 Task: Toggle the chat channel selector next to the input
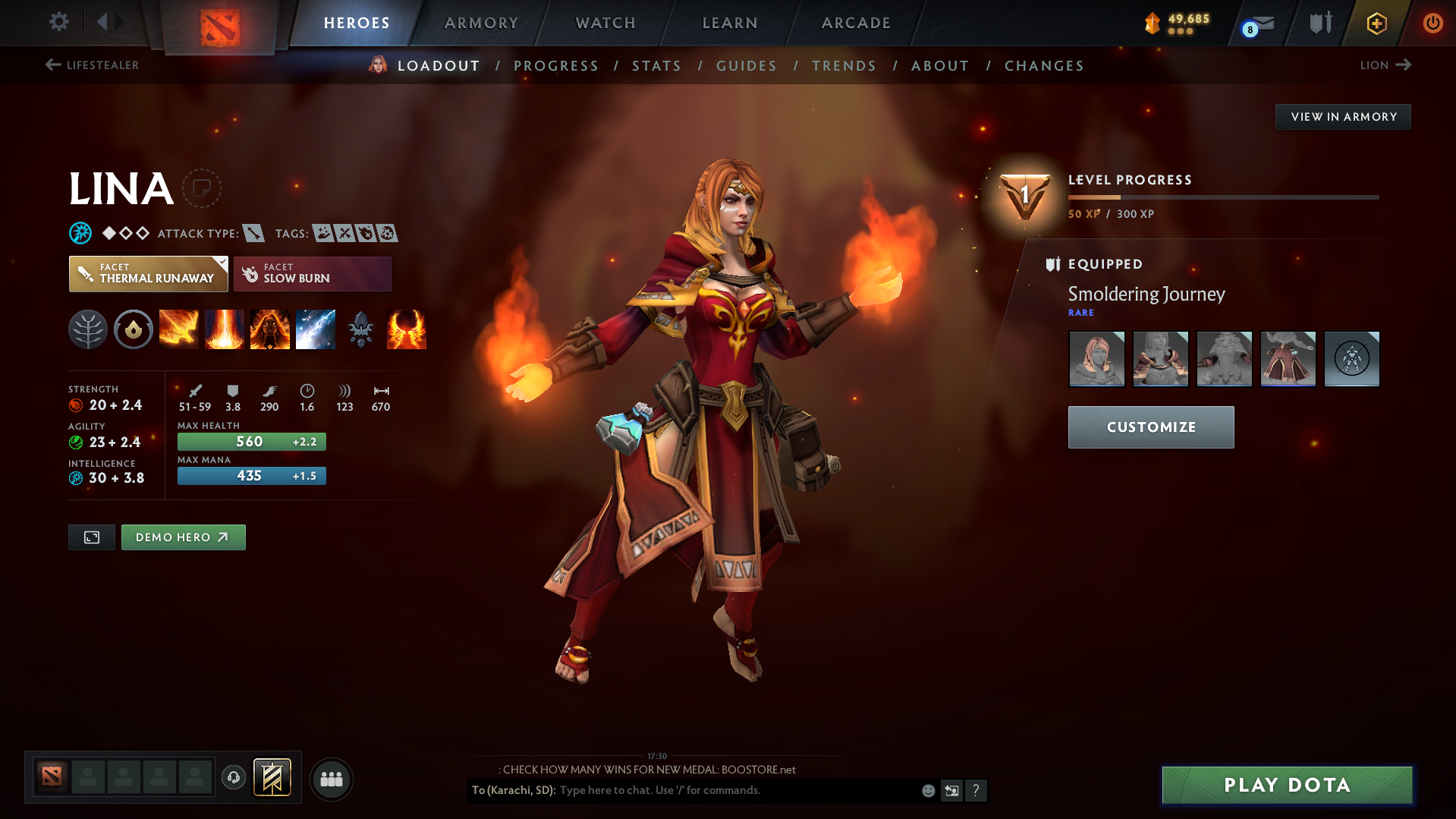pyautogui.click(x=952, y=790)
